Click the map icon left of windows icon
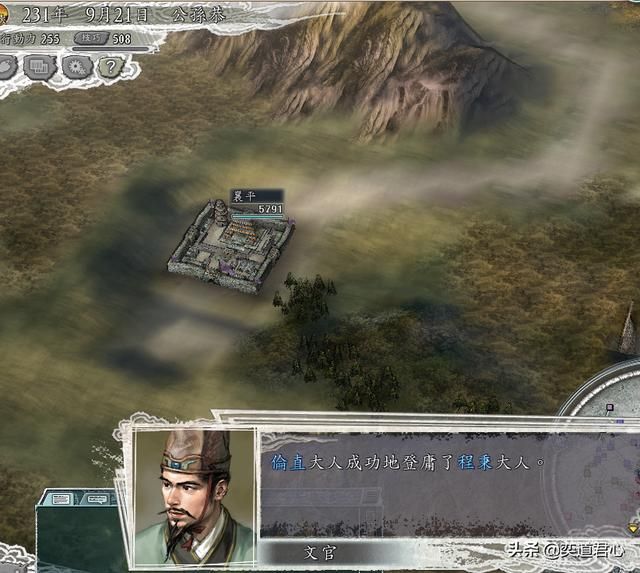 8,67
